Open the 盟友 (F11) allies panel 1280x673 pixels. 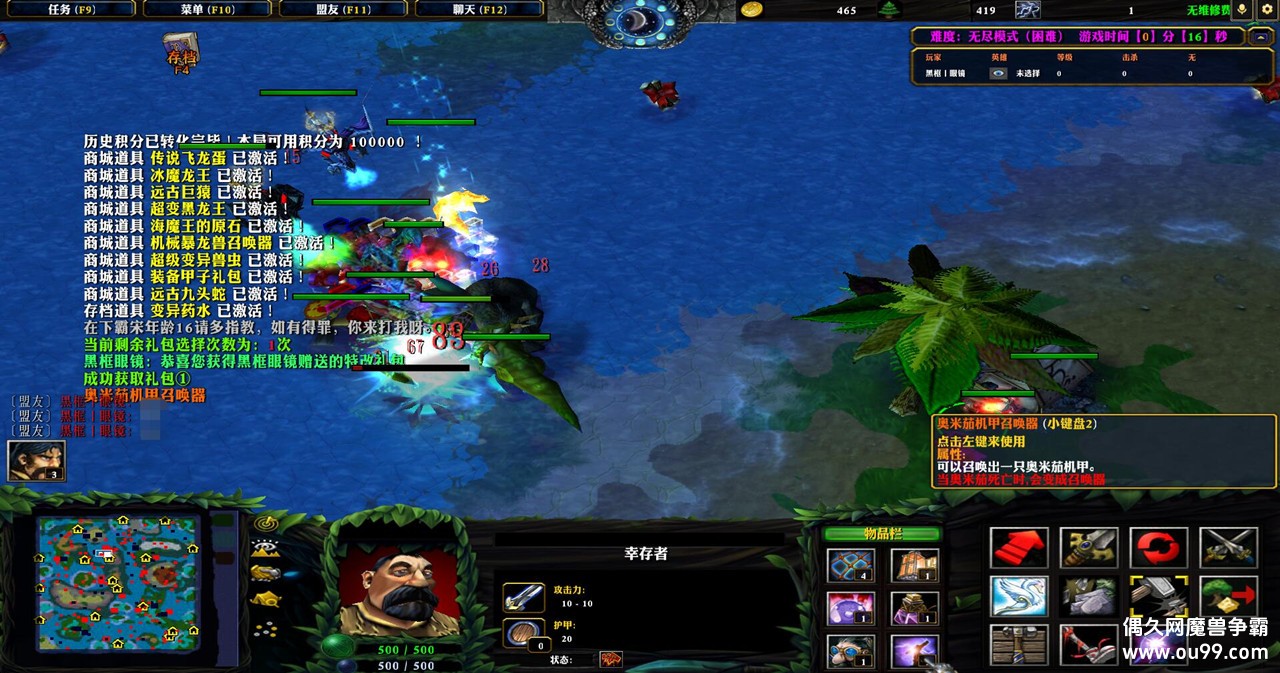[x=342, y=9]
